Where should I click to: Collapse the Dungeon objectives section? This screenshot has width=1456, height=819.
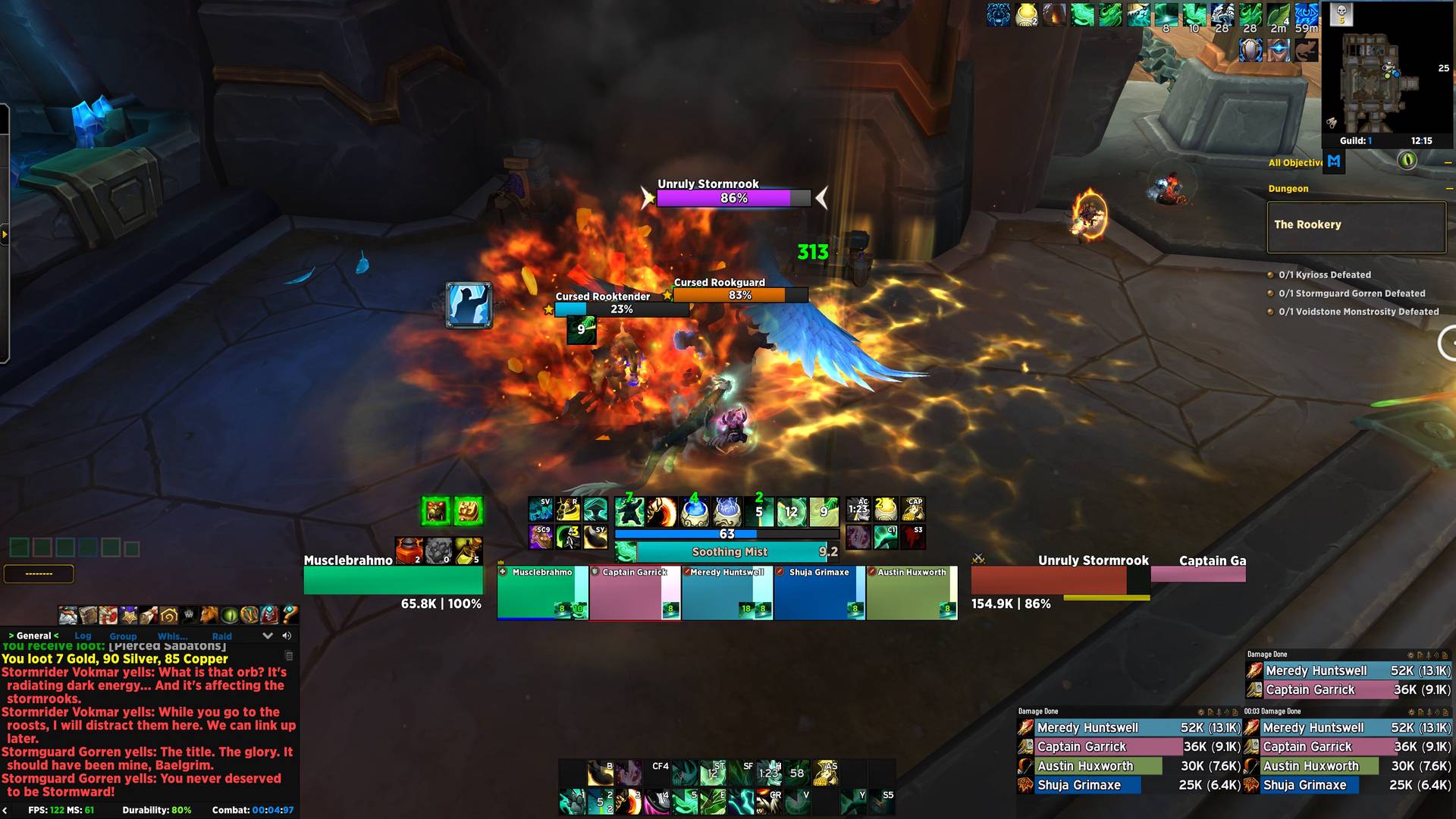pos(1448,189)
